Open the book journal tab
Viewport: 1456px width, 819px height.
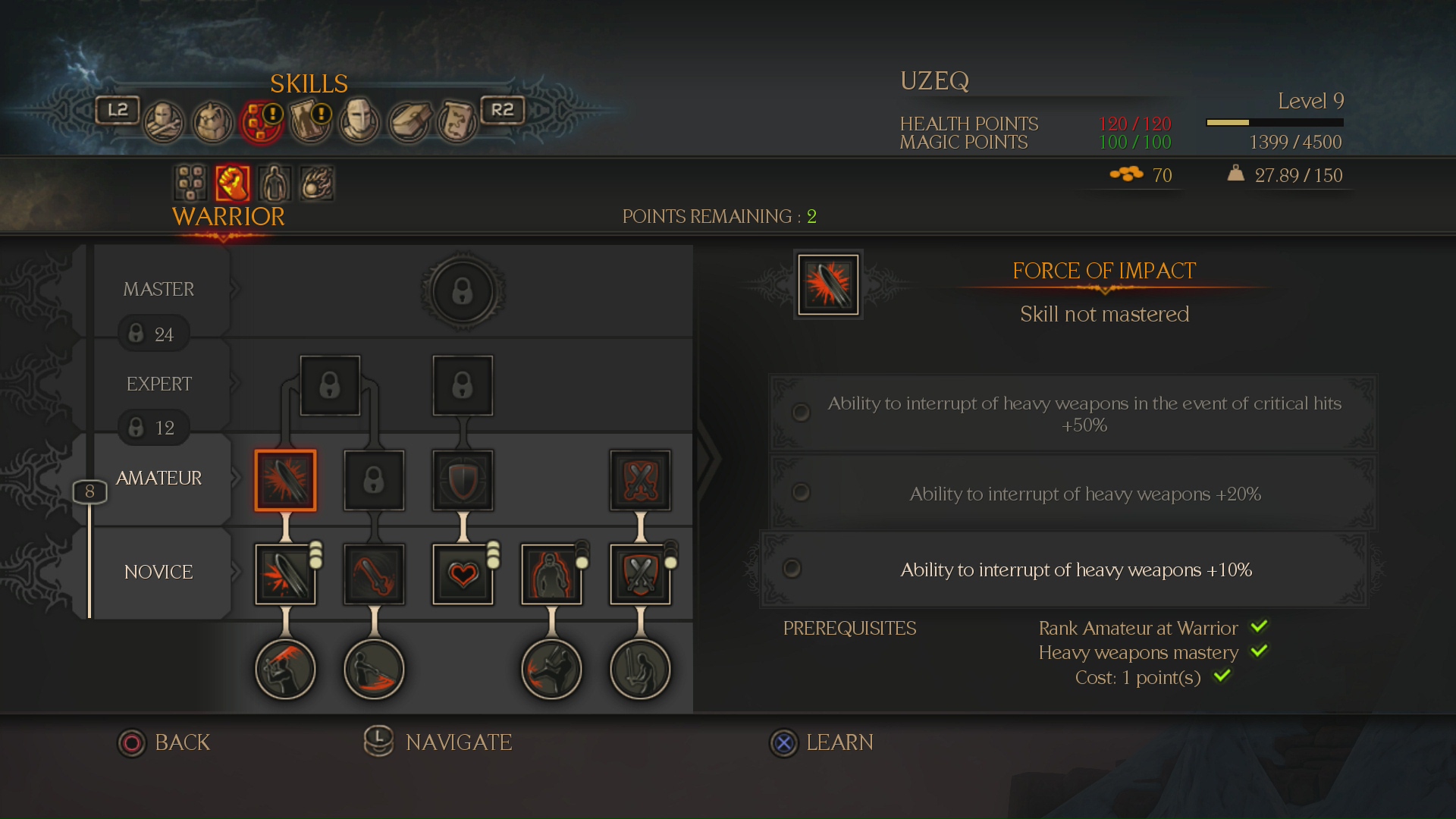[410, 121]
